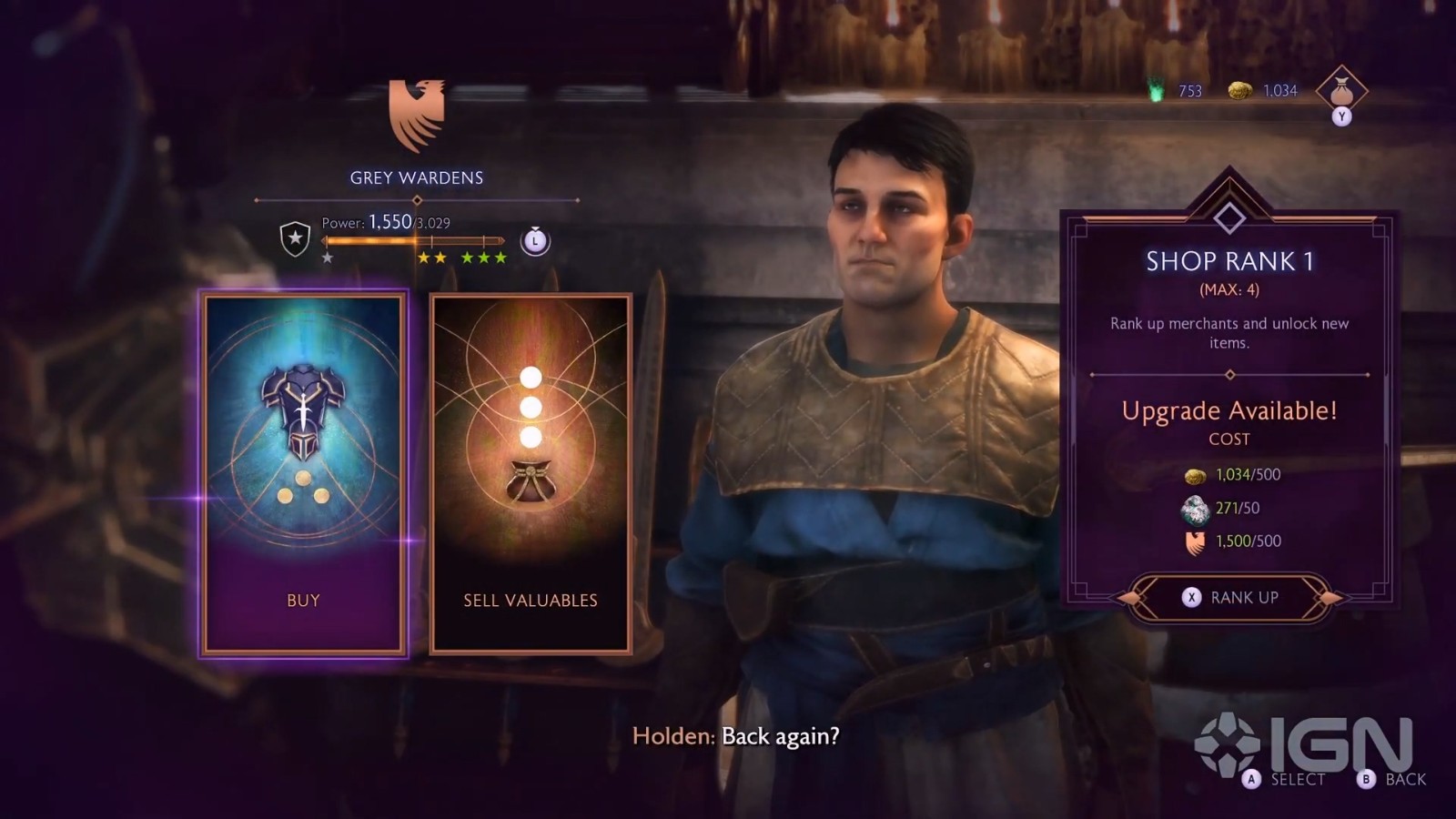This screenshot has height=819, width=1456.
Task: Go back from the merchant screen
Action: [1392, 779]
